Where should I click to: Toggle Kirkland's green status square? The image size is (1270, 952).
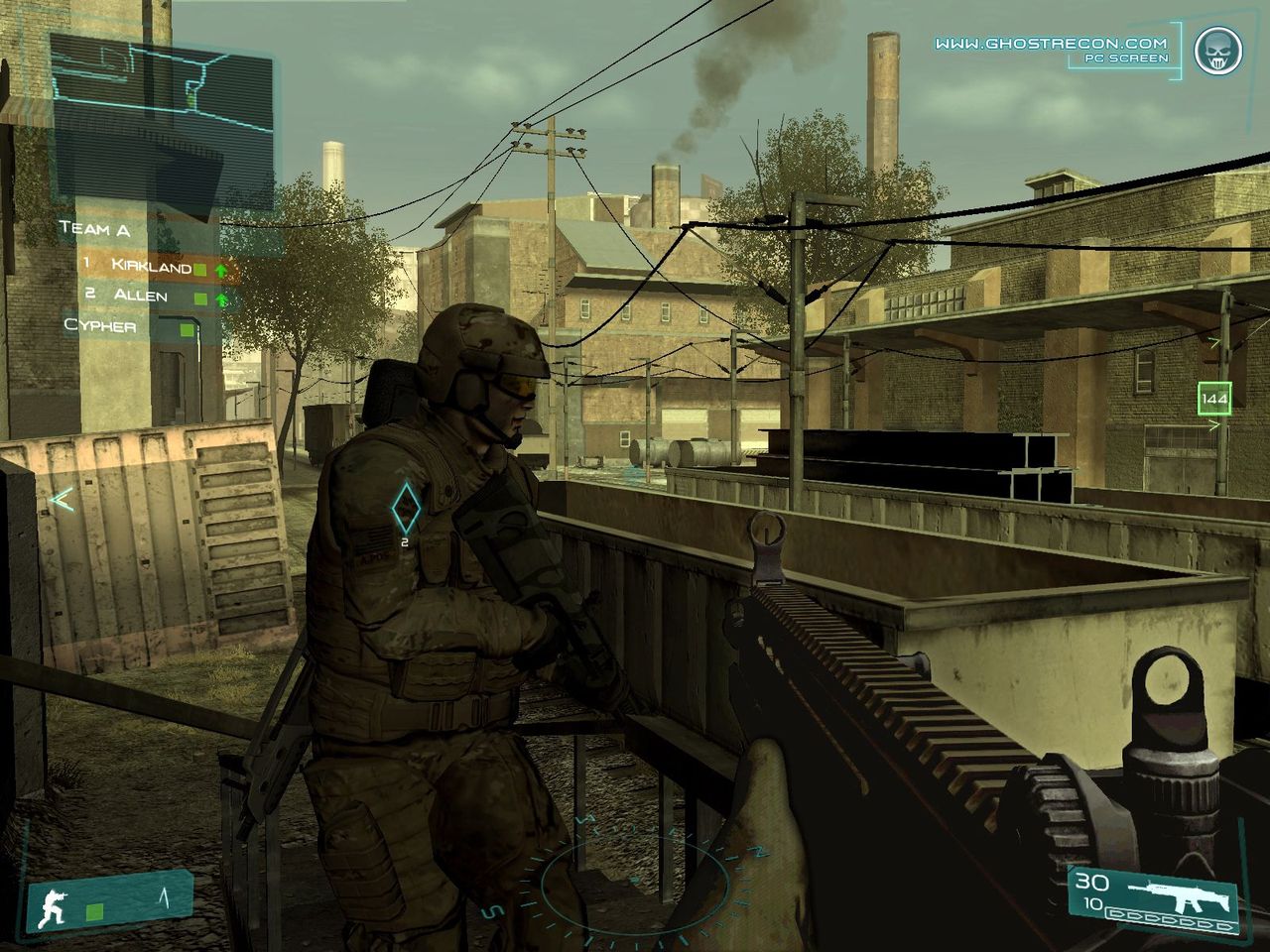click(x=200, y=270)
